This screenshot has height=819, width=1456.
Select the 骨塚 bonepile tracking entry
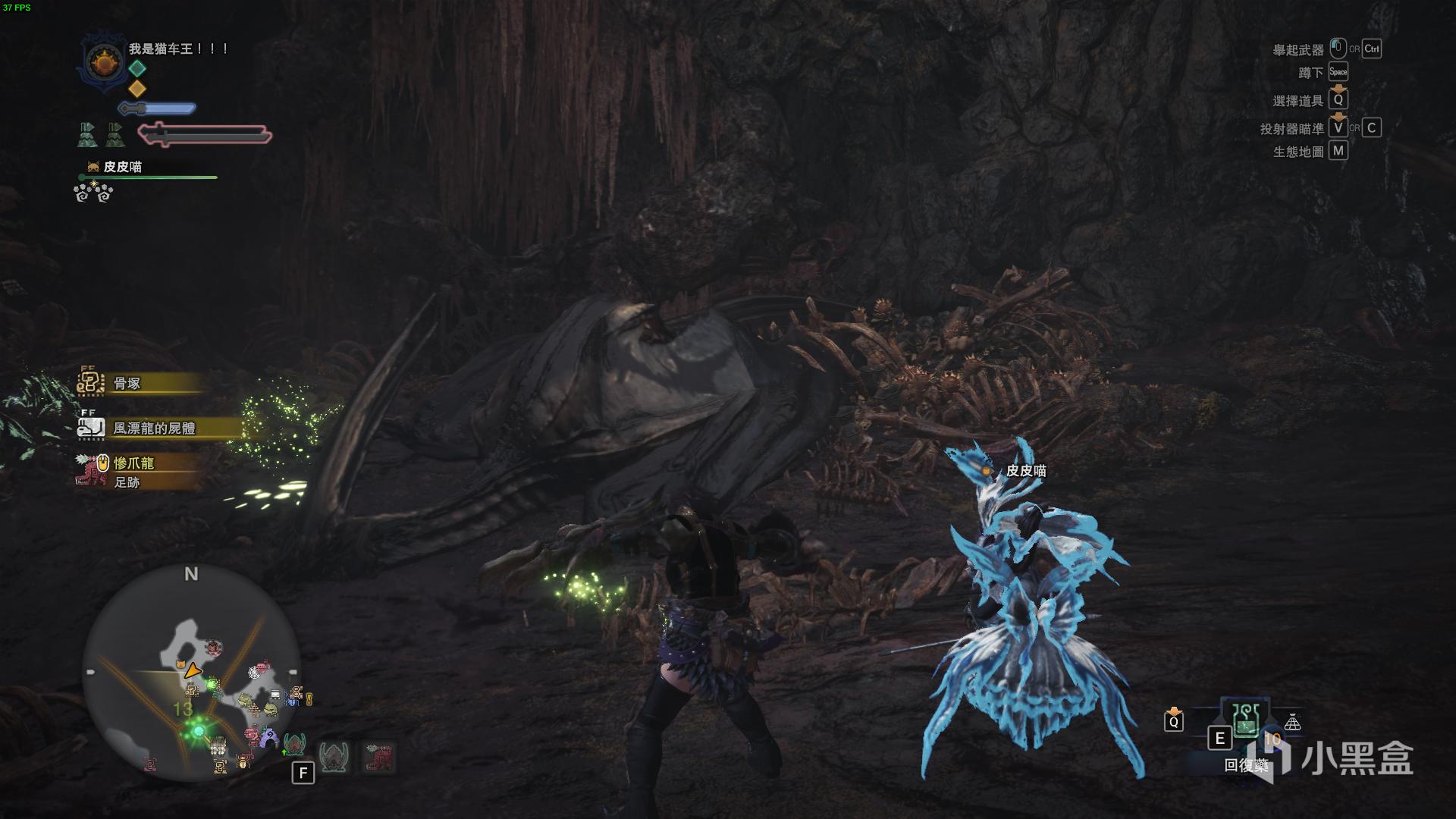[x=127, y=384]
